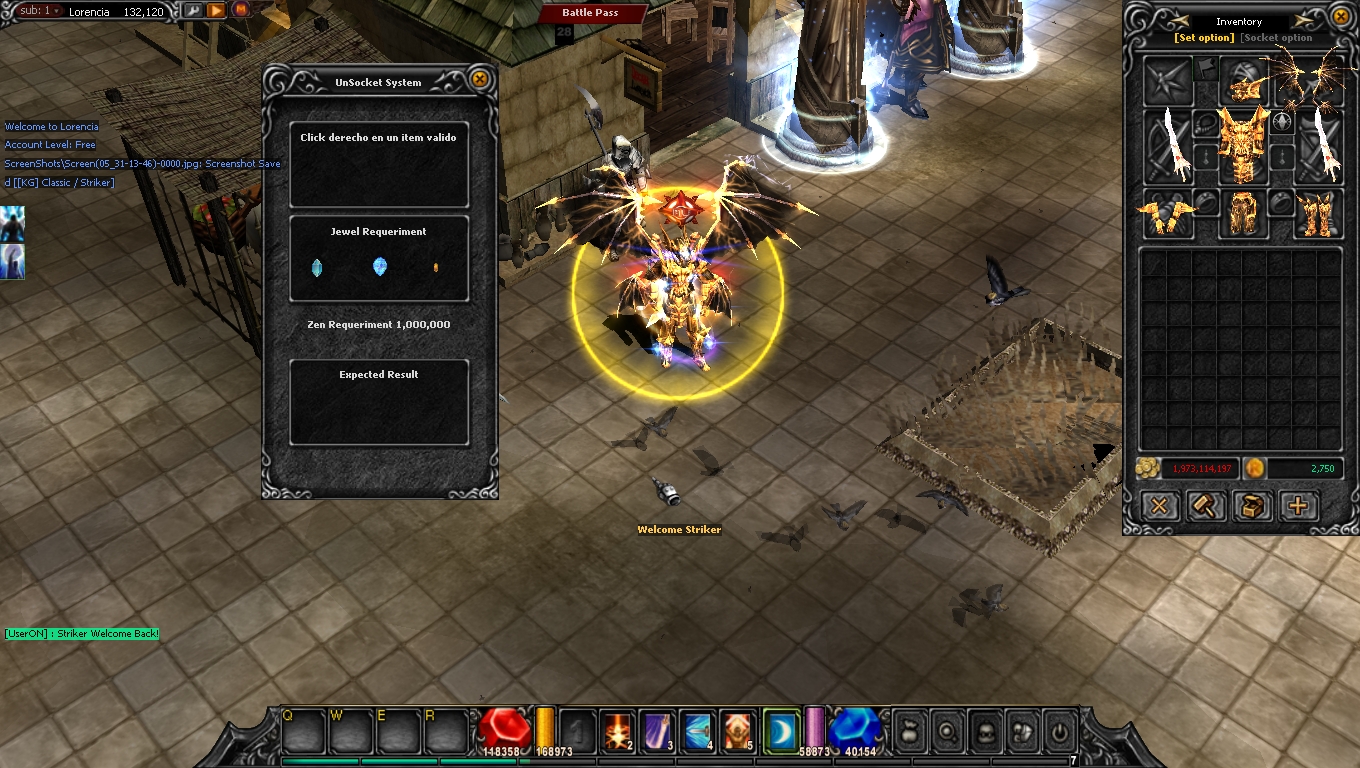Close the Inventory panel

tap(1341, 17)
